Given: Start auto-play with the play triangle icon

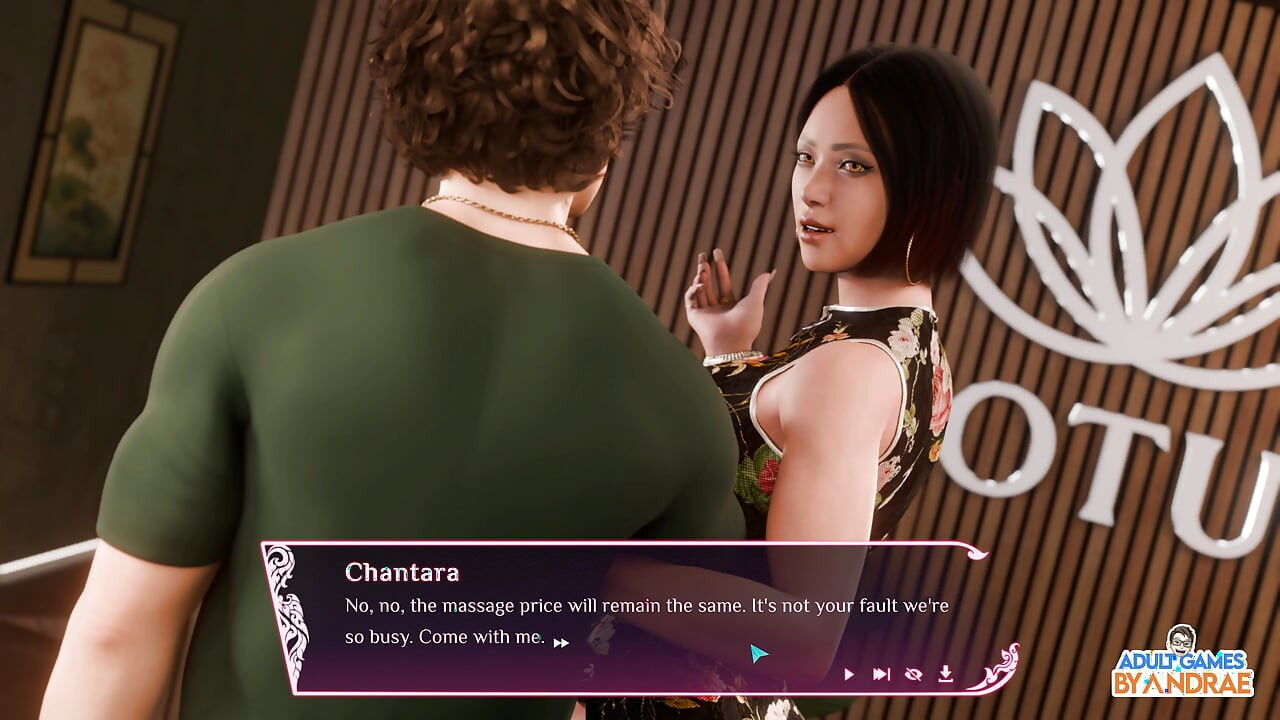Looking at the screenshot, I should tap(849, 675).
